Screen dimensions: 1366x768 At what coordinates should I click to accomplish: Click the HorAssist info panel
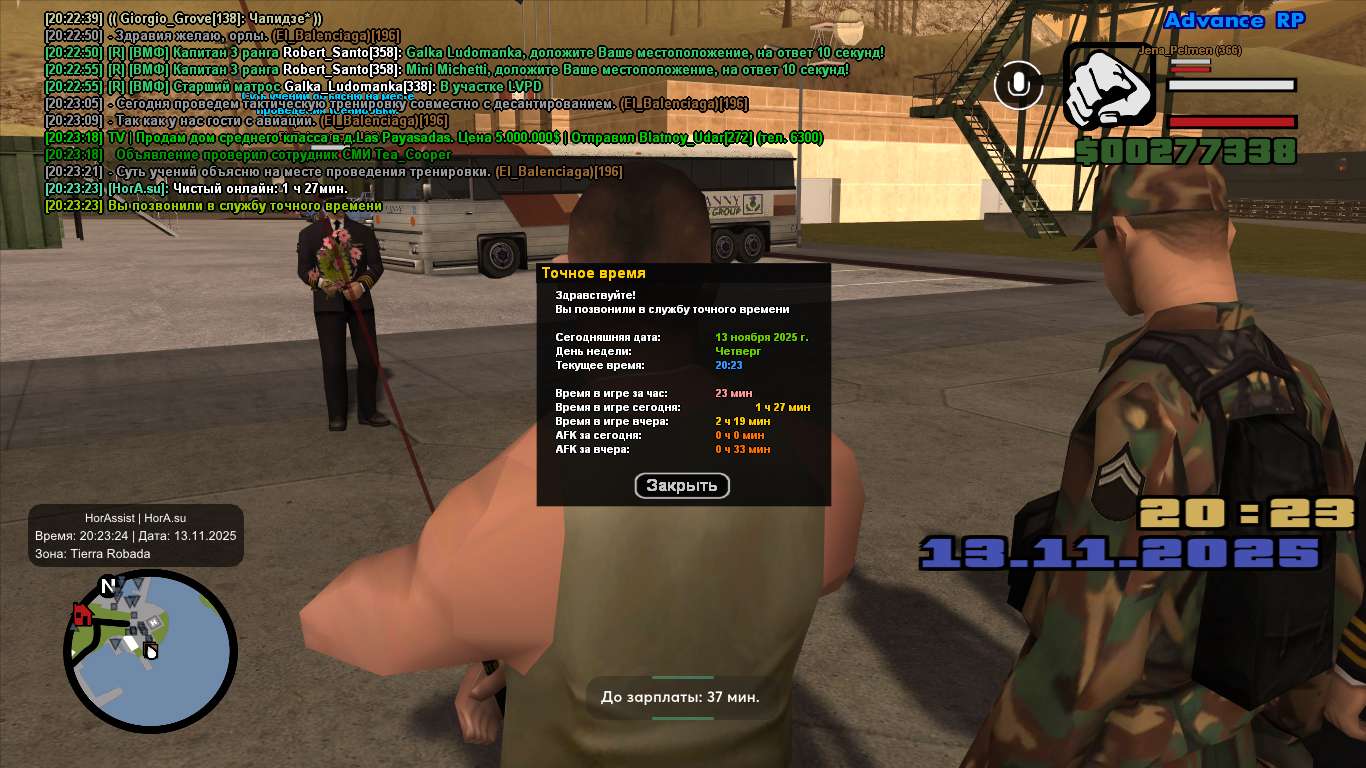[136, 535]
